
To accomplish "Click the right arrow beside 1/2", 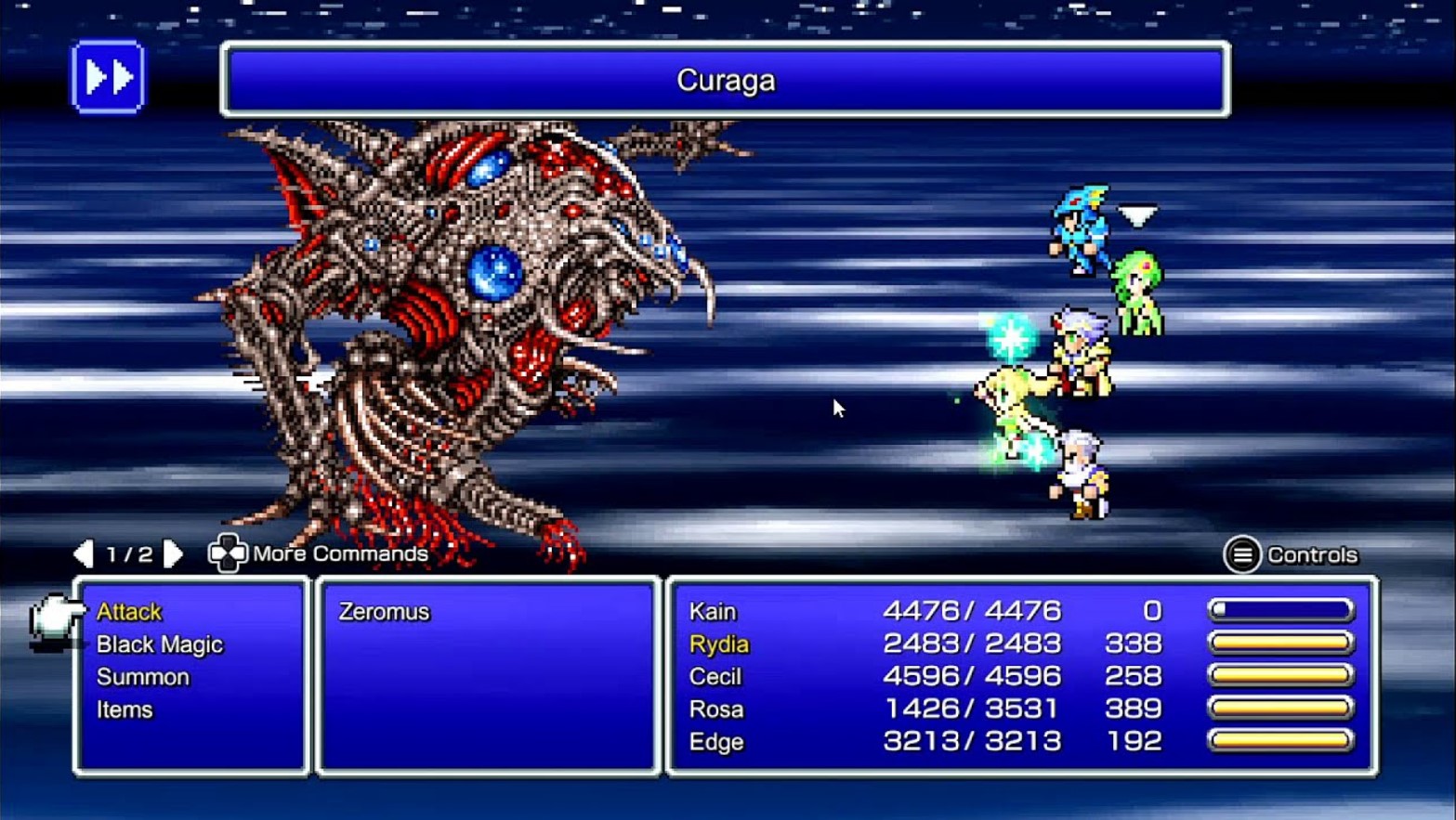I will [173, 553].
